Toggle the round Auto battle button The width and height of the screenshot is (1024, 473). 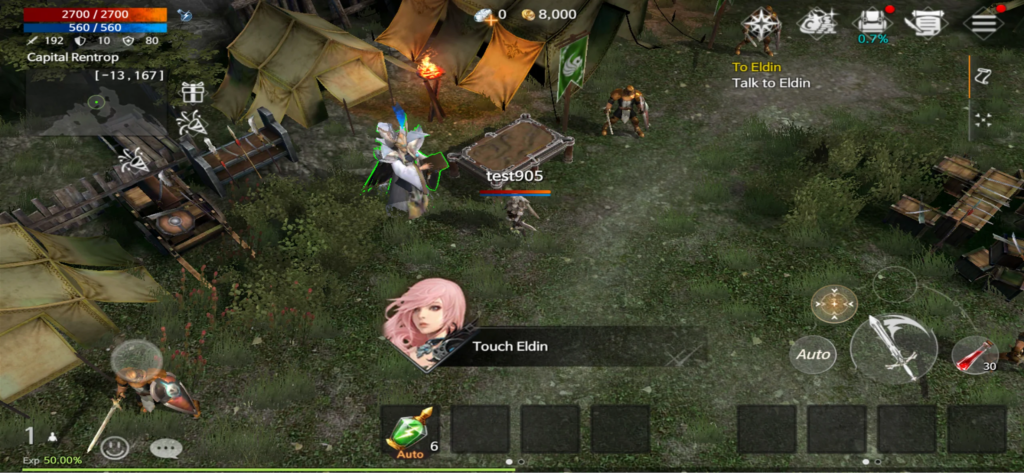click(814, 354)
